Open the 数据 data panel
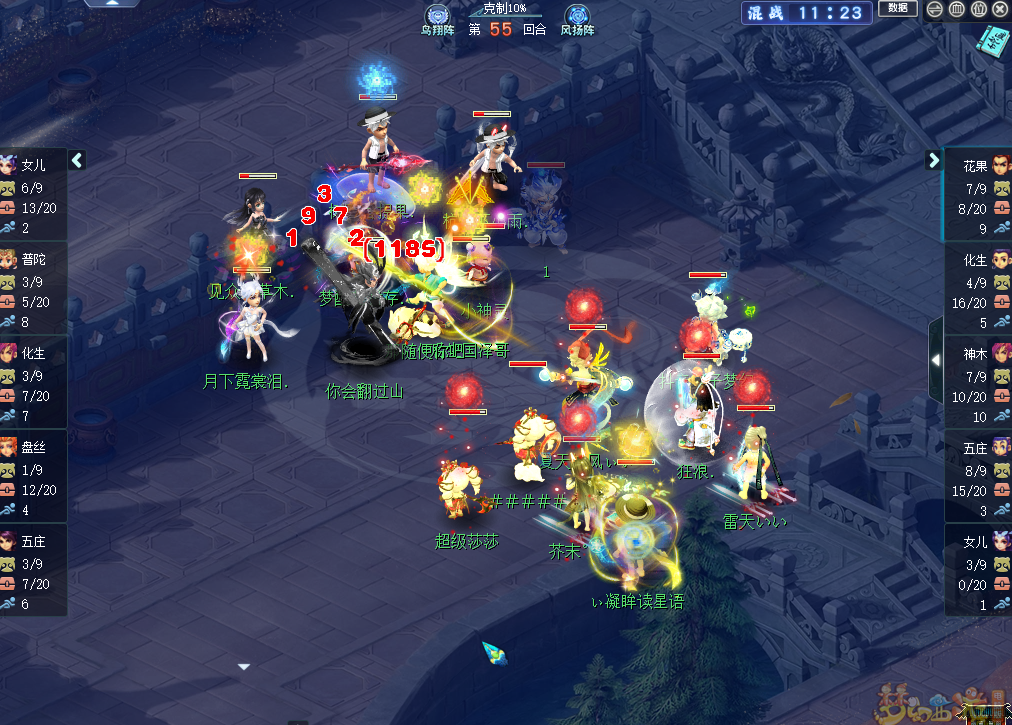 [x=897, y=8]
